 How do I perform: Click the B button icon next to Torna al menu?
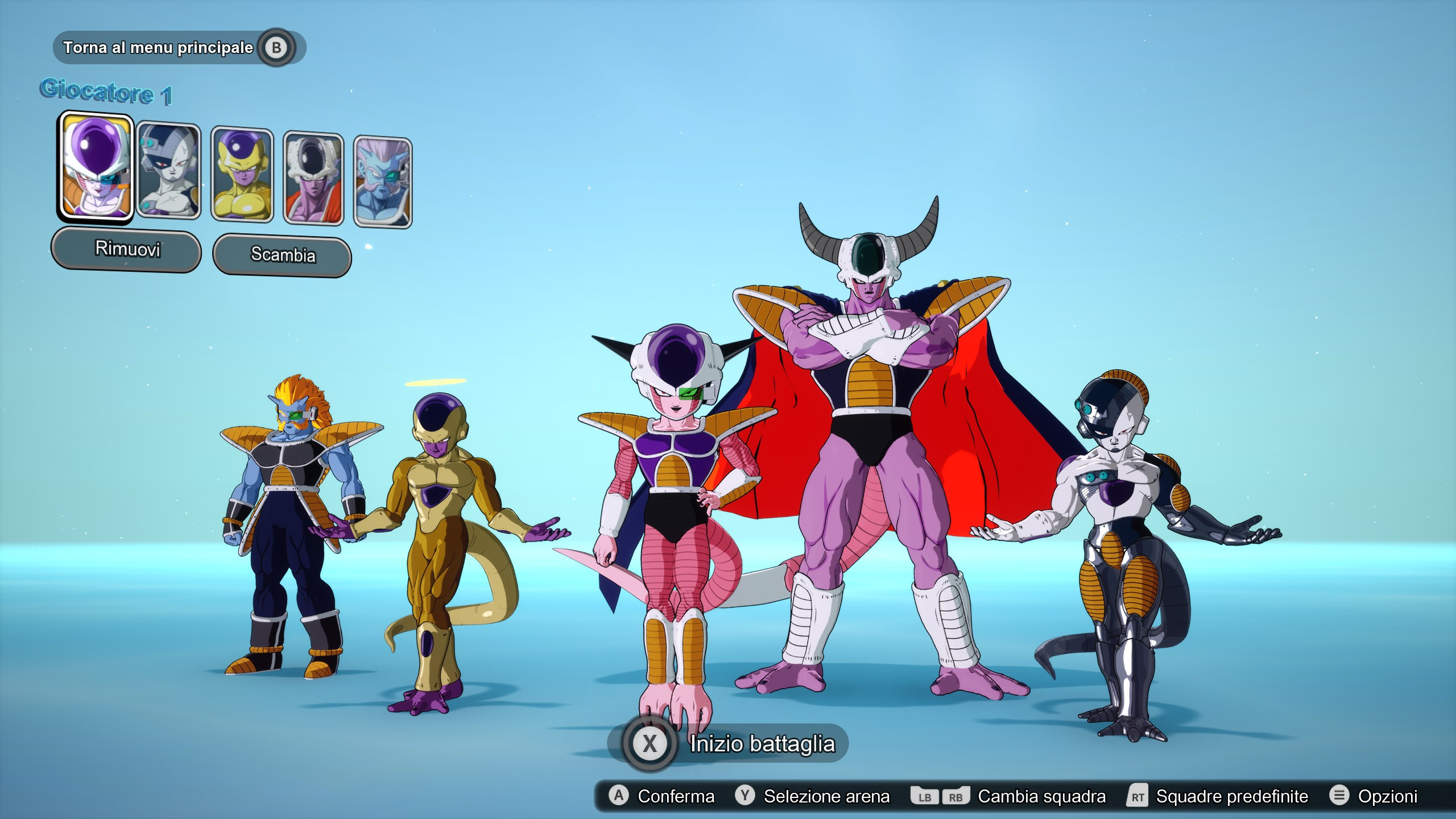[x=277, y=48]
